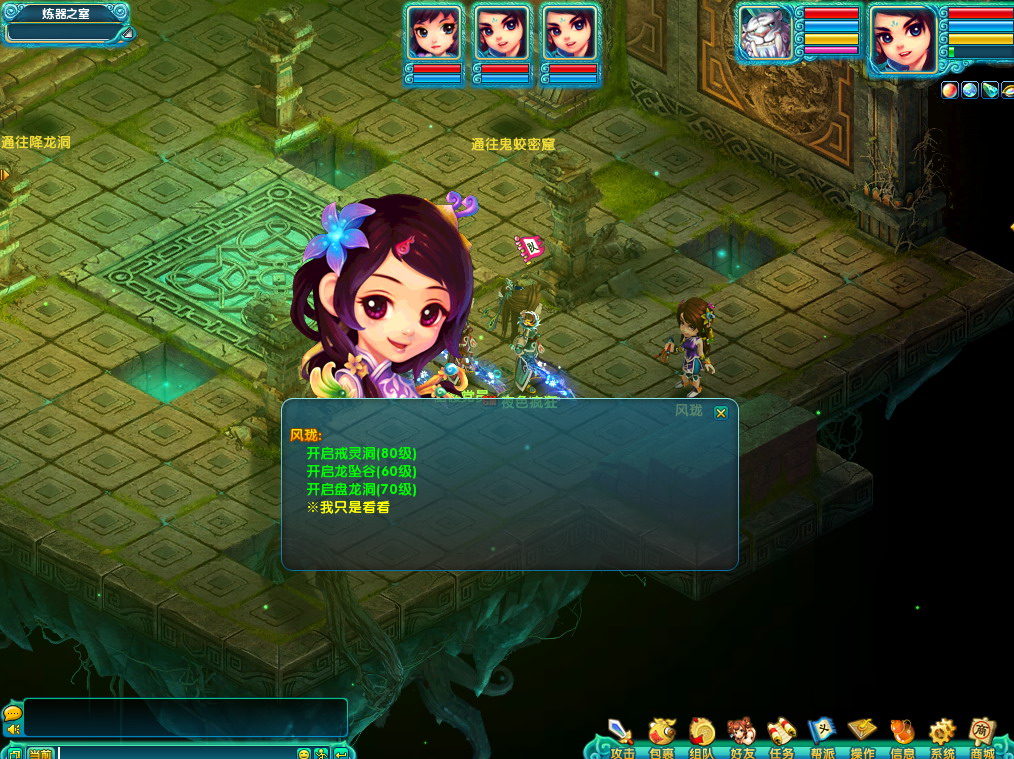Select the 当前 chat channel button
Viewport: 1014px width, 759px height.
[x=40, y=753]
